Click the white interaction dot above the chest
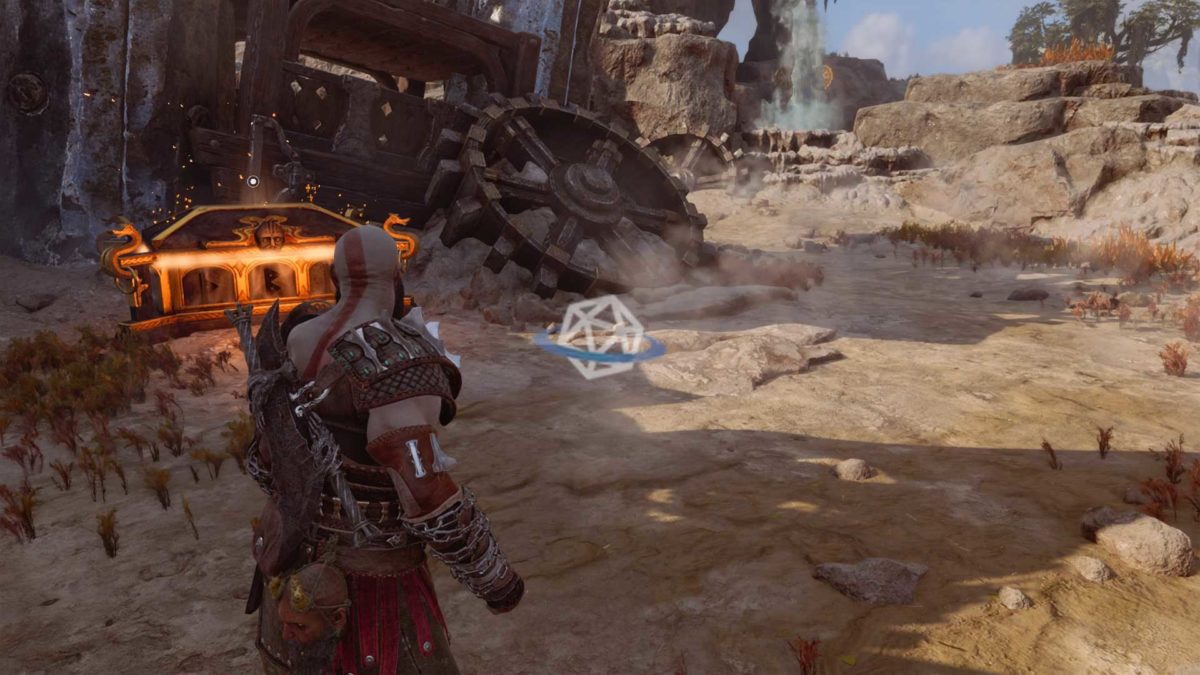1200x675 pixels. (x=252, y=181)
